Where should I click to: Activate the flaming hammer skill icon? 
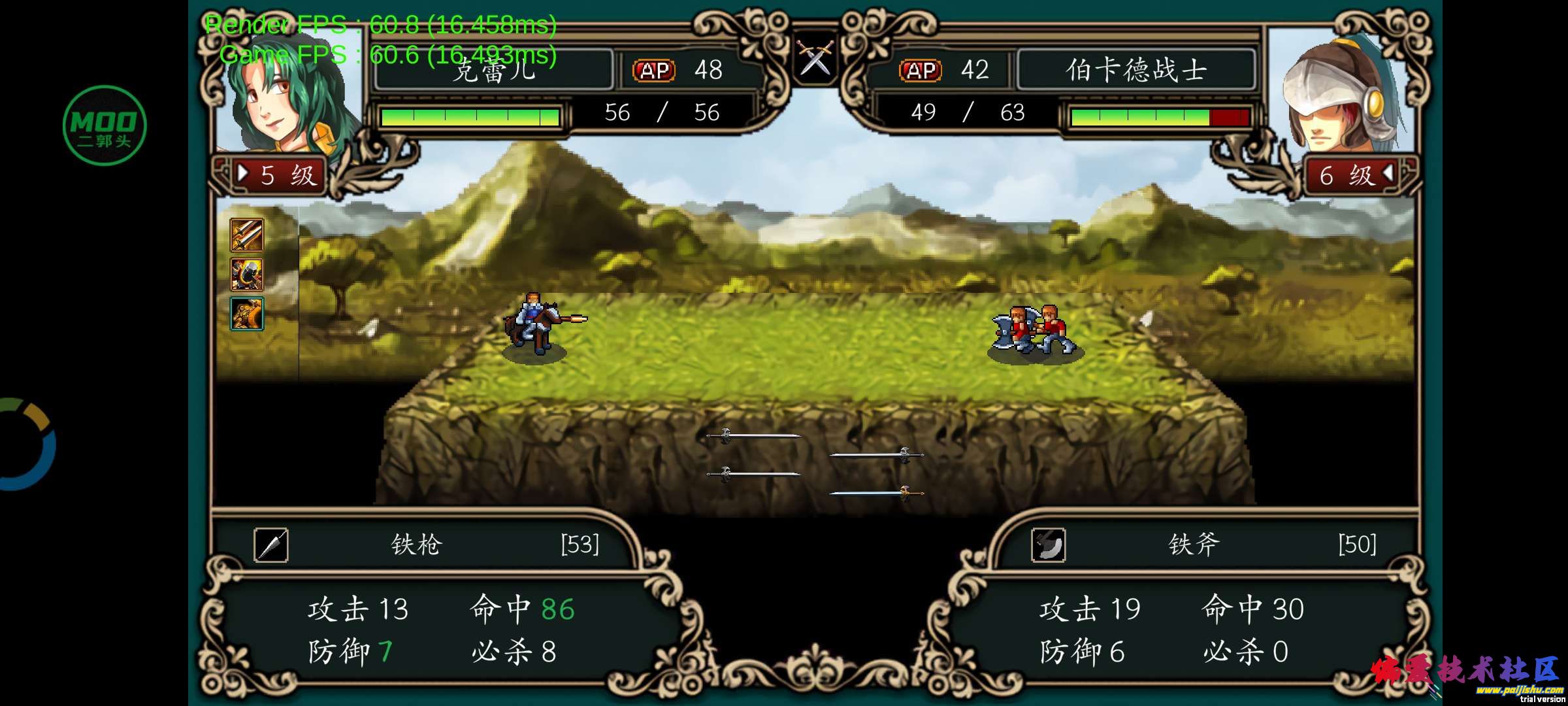coord(246,275)
